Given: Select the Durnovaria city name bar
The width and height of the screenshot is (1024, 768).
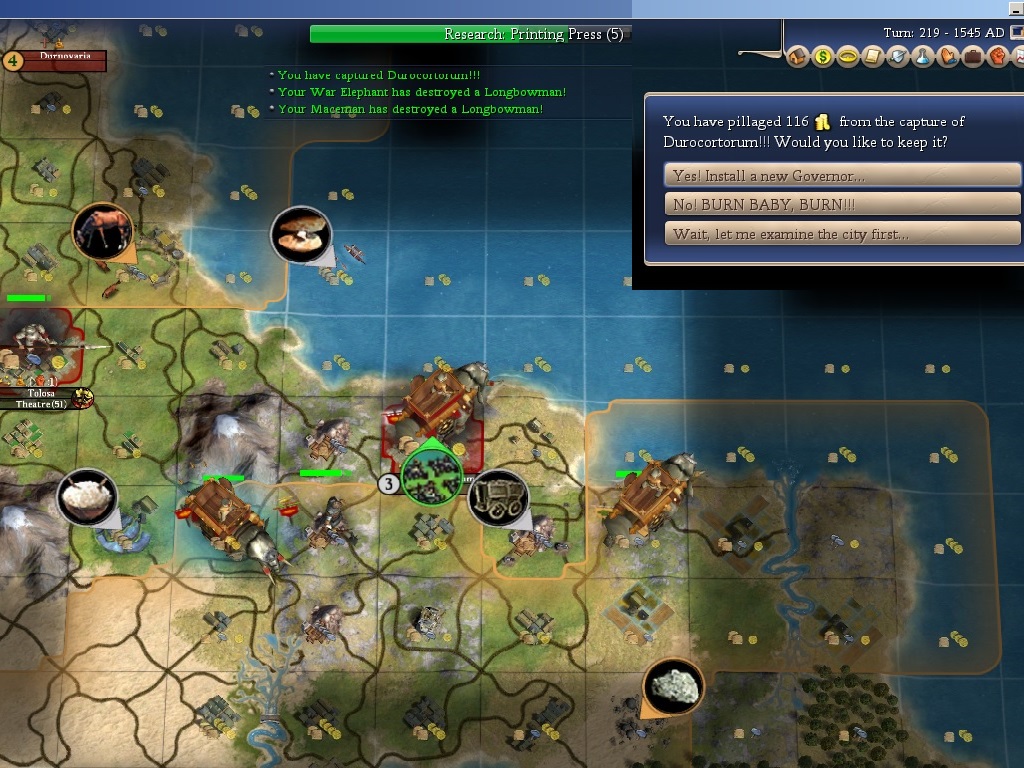Looking at the screenshot, I should coord(64,57).
